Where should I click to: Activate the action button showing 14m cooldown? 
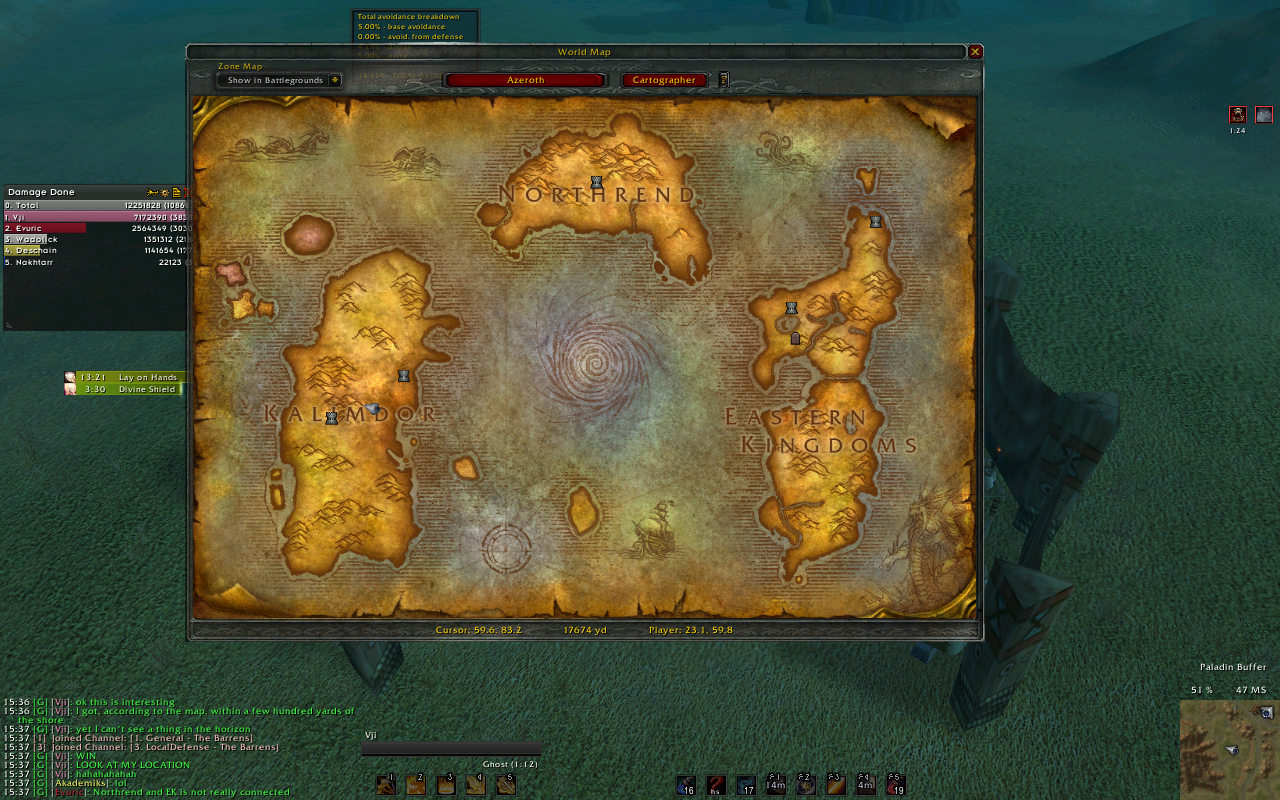775,785
